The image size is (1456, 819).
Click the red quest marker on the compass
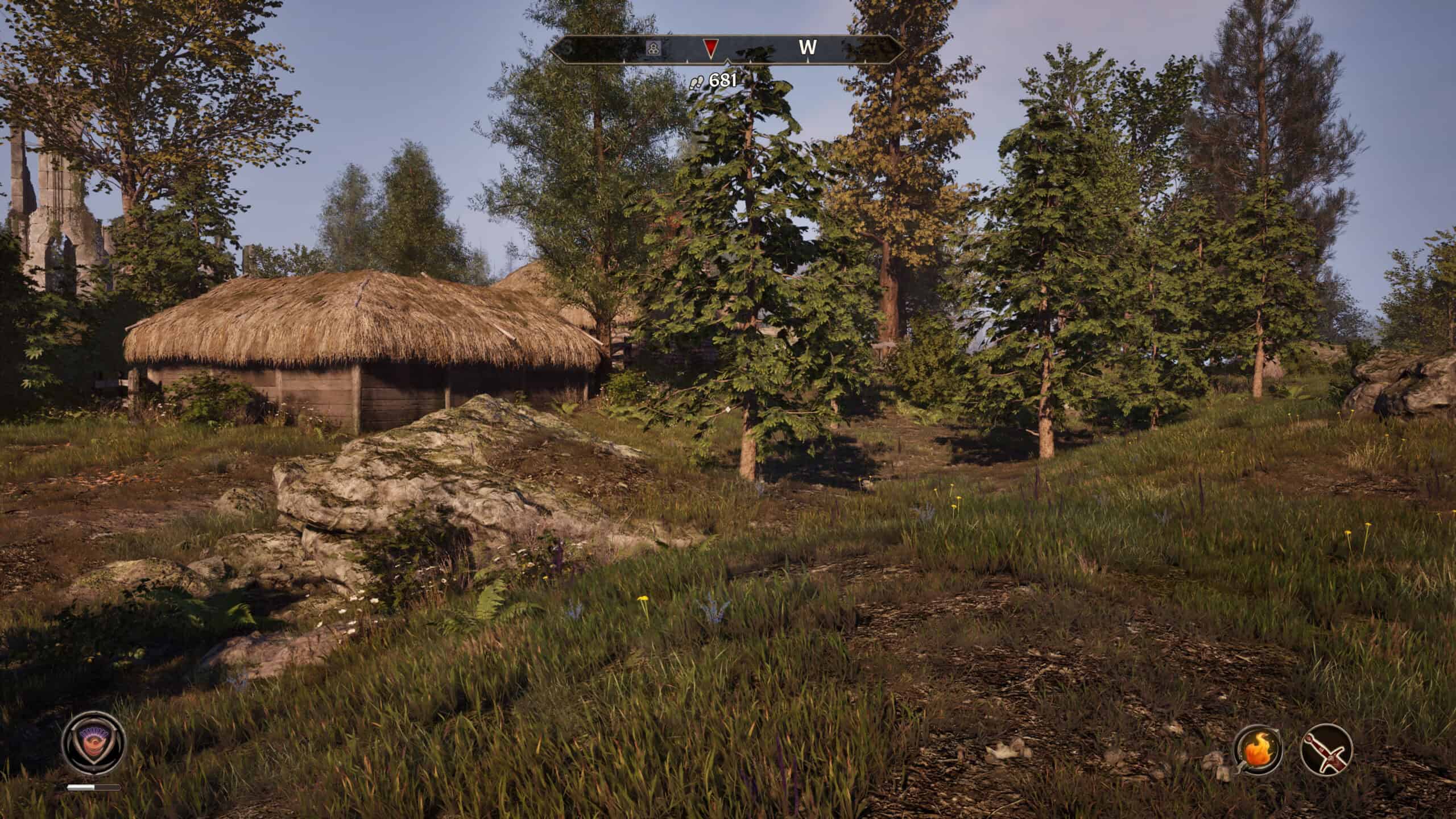(x=710, y=48)
